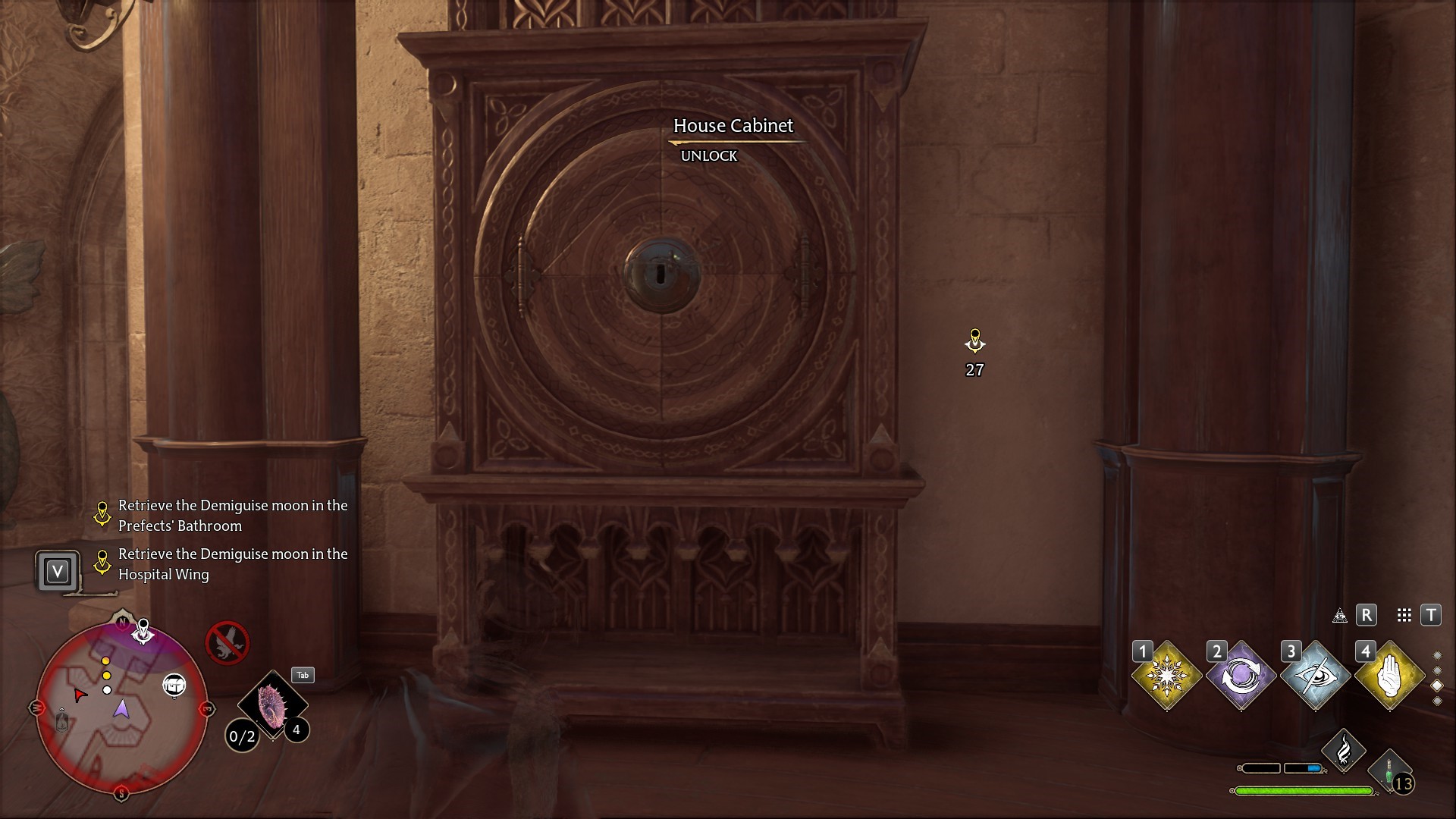This screenshot has height=819, width=1456.
Task: Click the House Cabinet Unlock prompt
Action: 708,155
